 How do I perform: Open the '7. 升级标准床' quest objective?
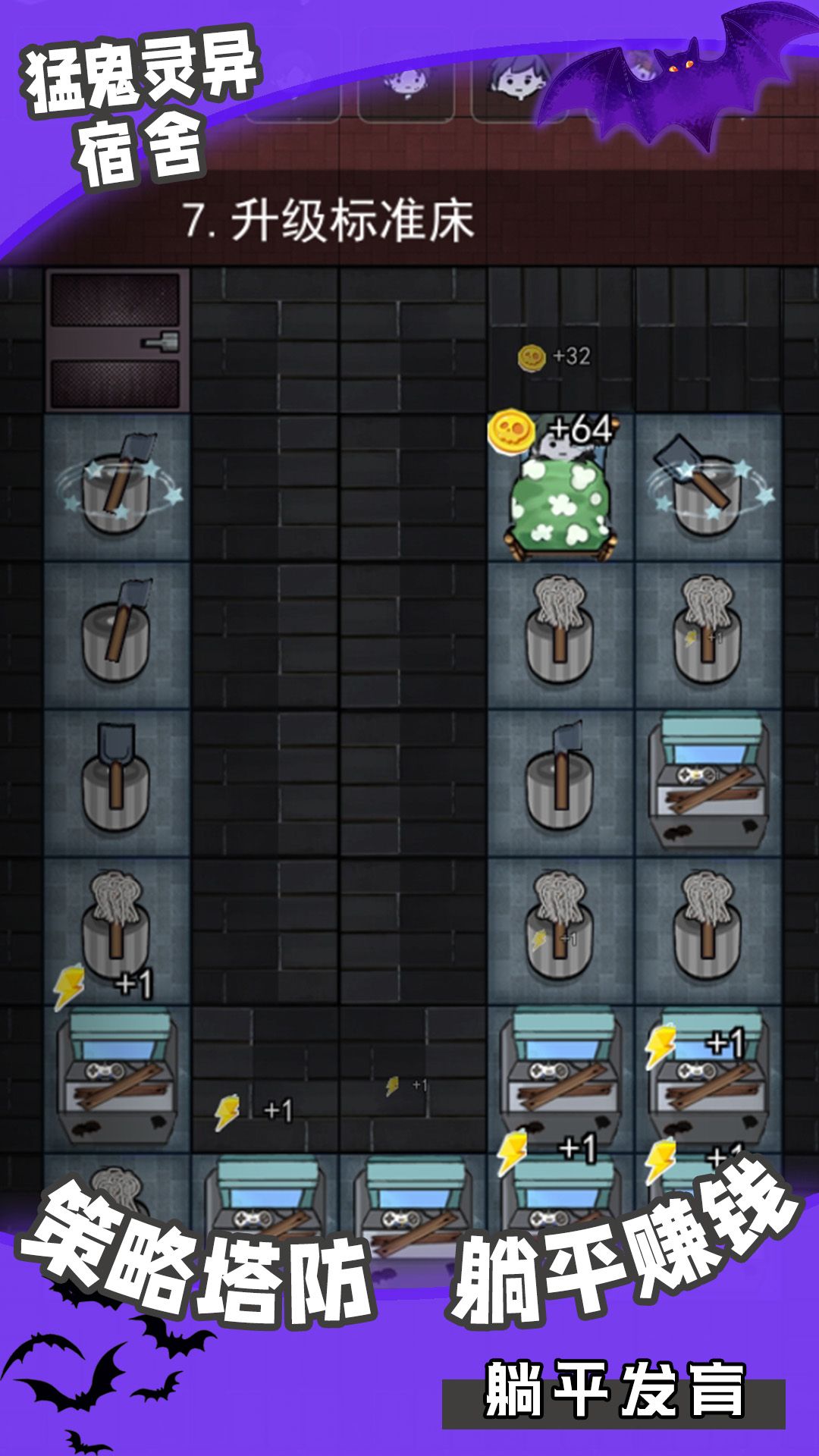[x=330, y=221]
